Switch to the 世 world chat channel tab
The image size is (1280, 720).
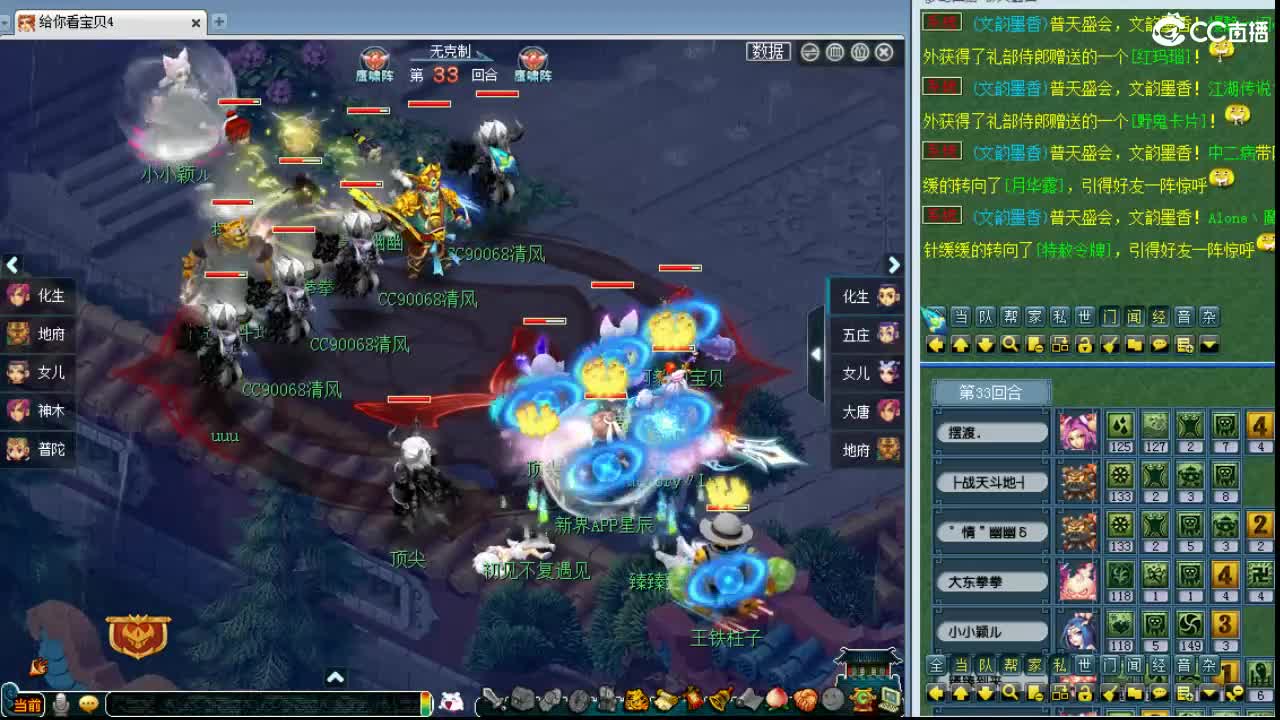tap(1086, 321)
